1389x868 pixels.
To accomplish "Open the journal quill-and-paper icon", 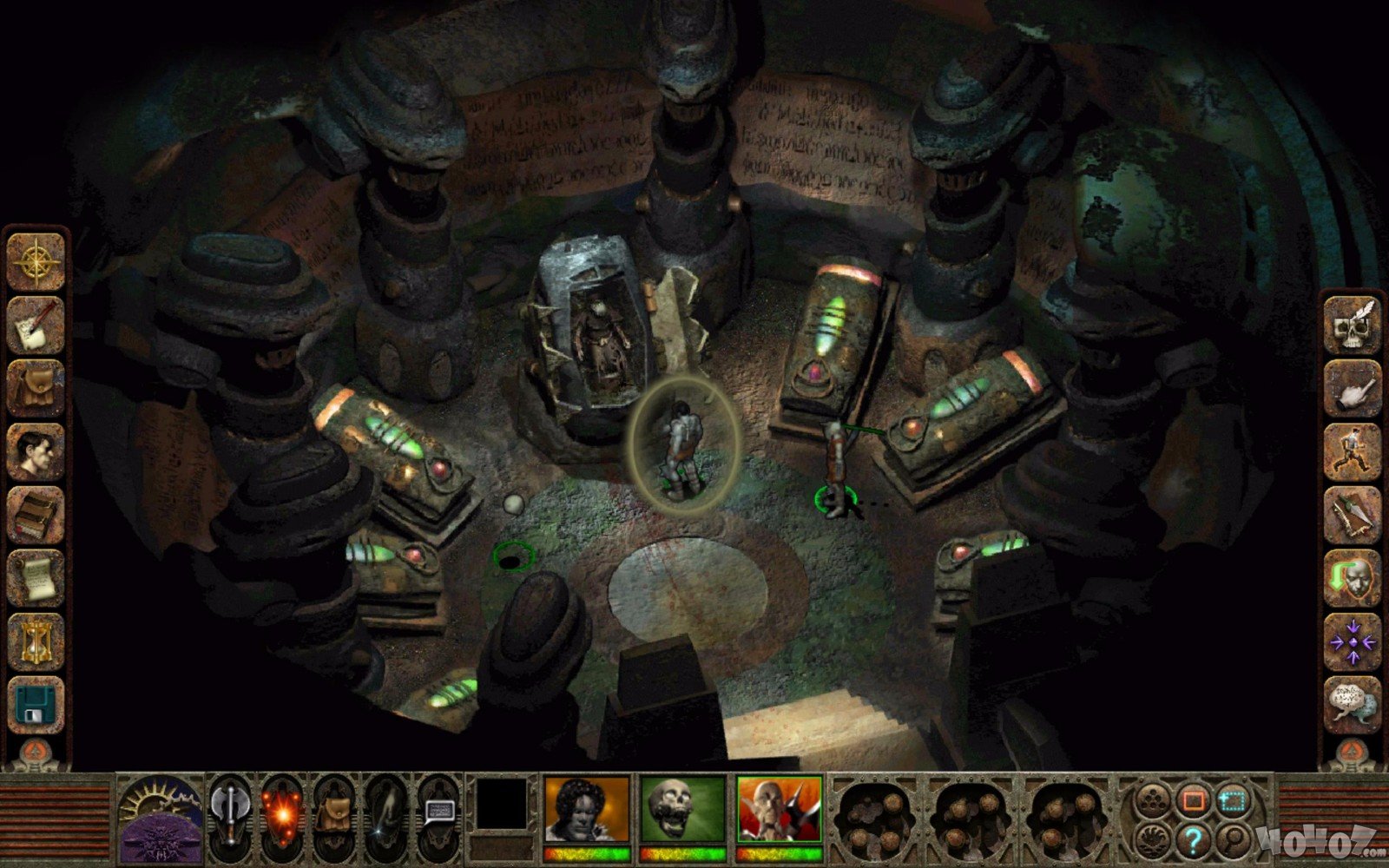I will 36,325.
